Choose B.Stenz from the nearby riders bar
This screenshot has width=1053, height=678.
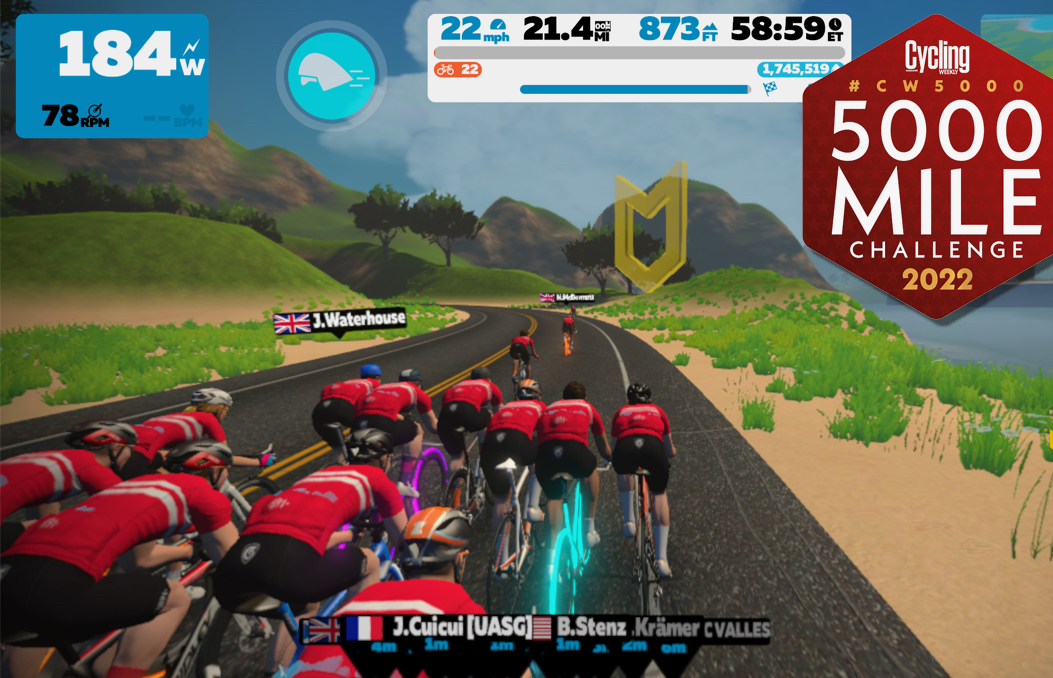point(590,628)
